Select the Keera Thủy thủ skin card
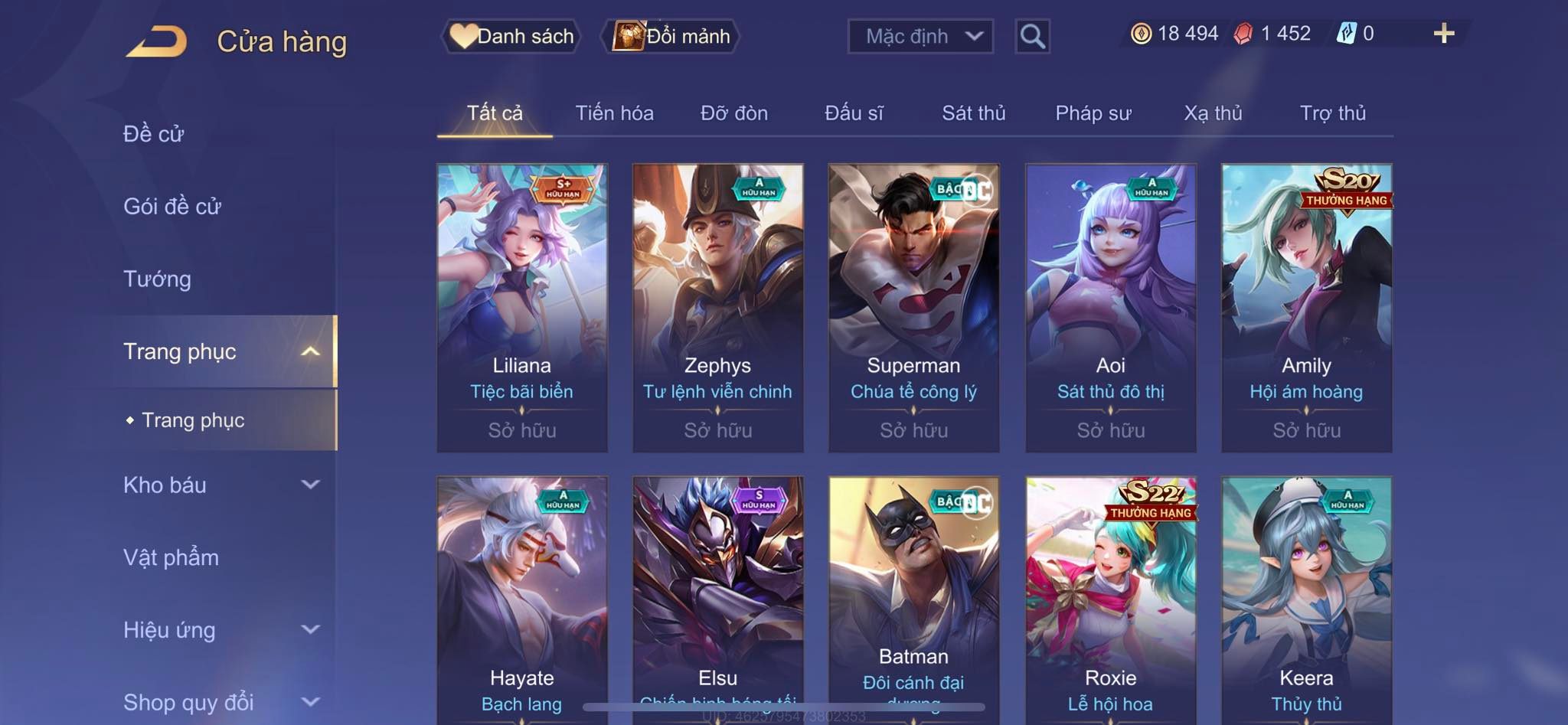 (1306, 597)
